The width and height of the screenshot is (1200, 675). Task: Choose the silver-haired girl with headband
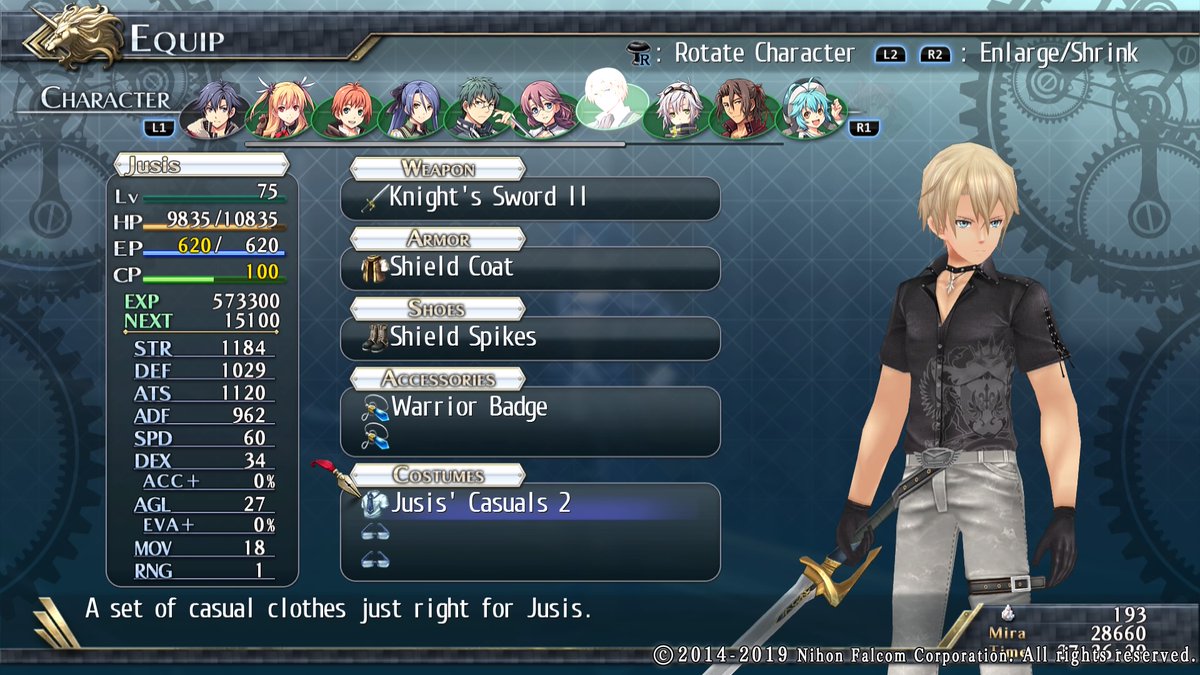679,109
